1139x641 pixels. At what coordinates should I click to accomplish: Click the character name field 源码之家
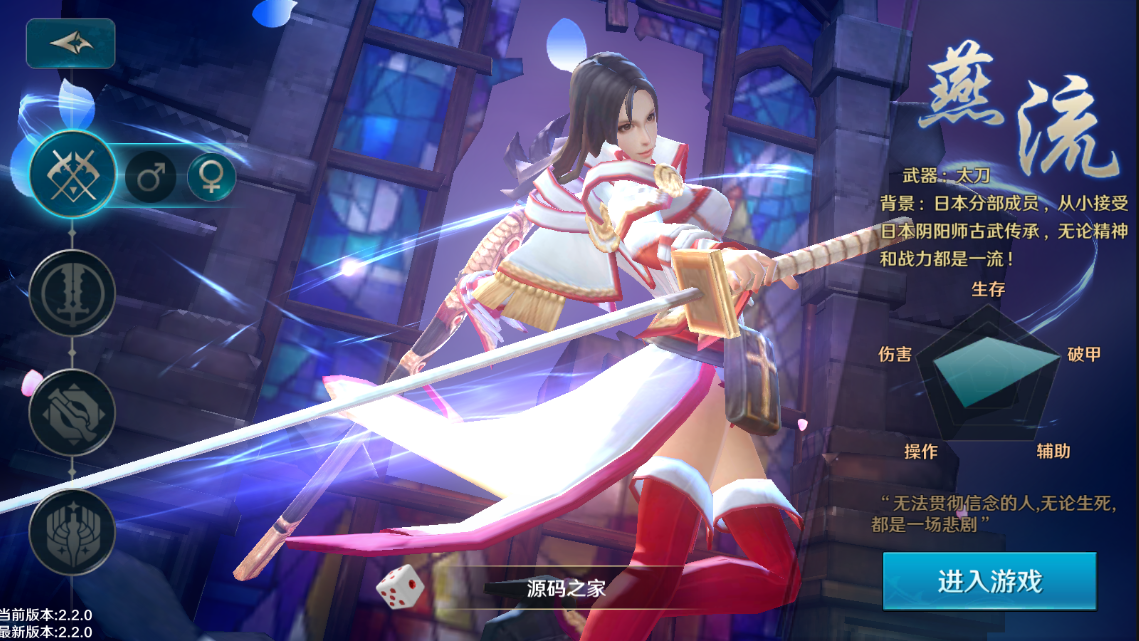(x=567, y=588)
